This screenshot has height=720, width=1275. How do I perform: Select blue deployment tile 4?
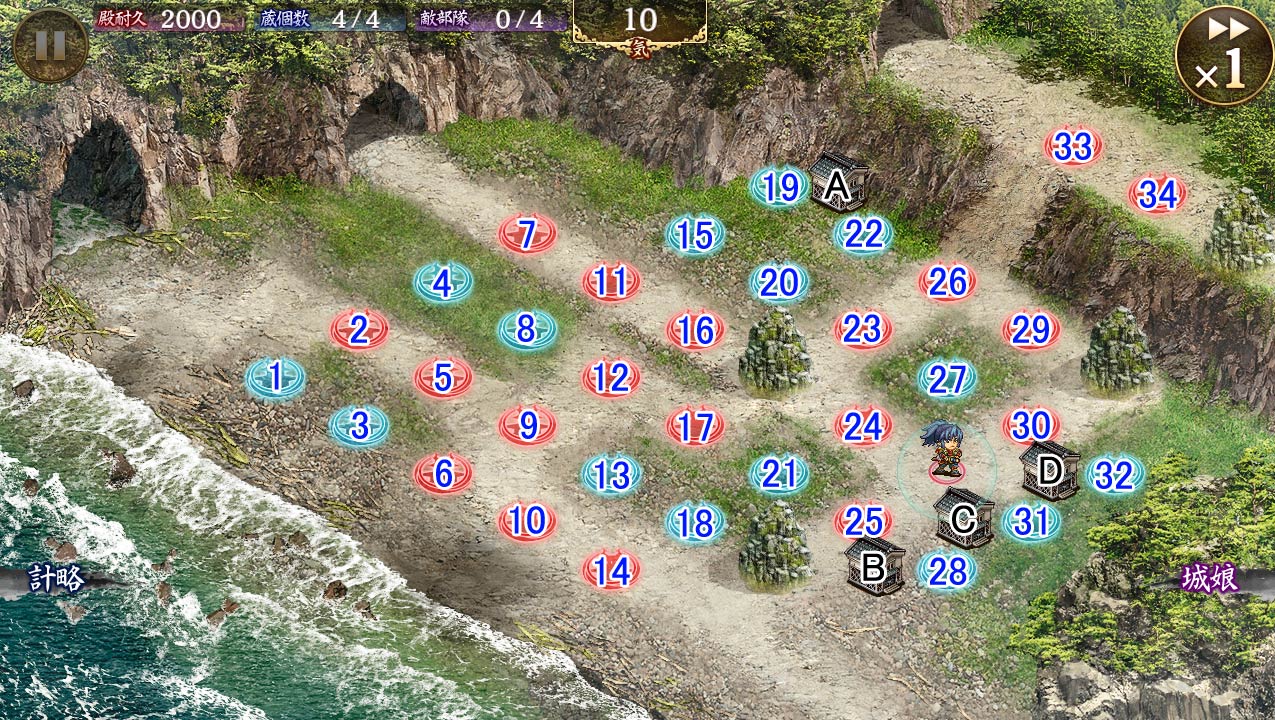pyautogui.click(x=443, y=284)
